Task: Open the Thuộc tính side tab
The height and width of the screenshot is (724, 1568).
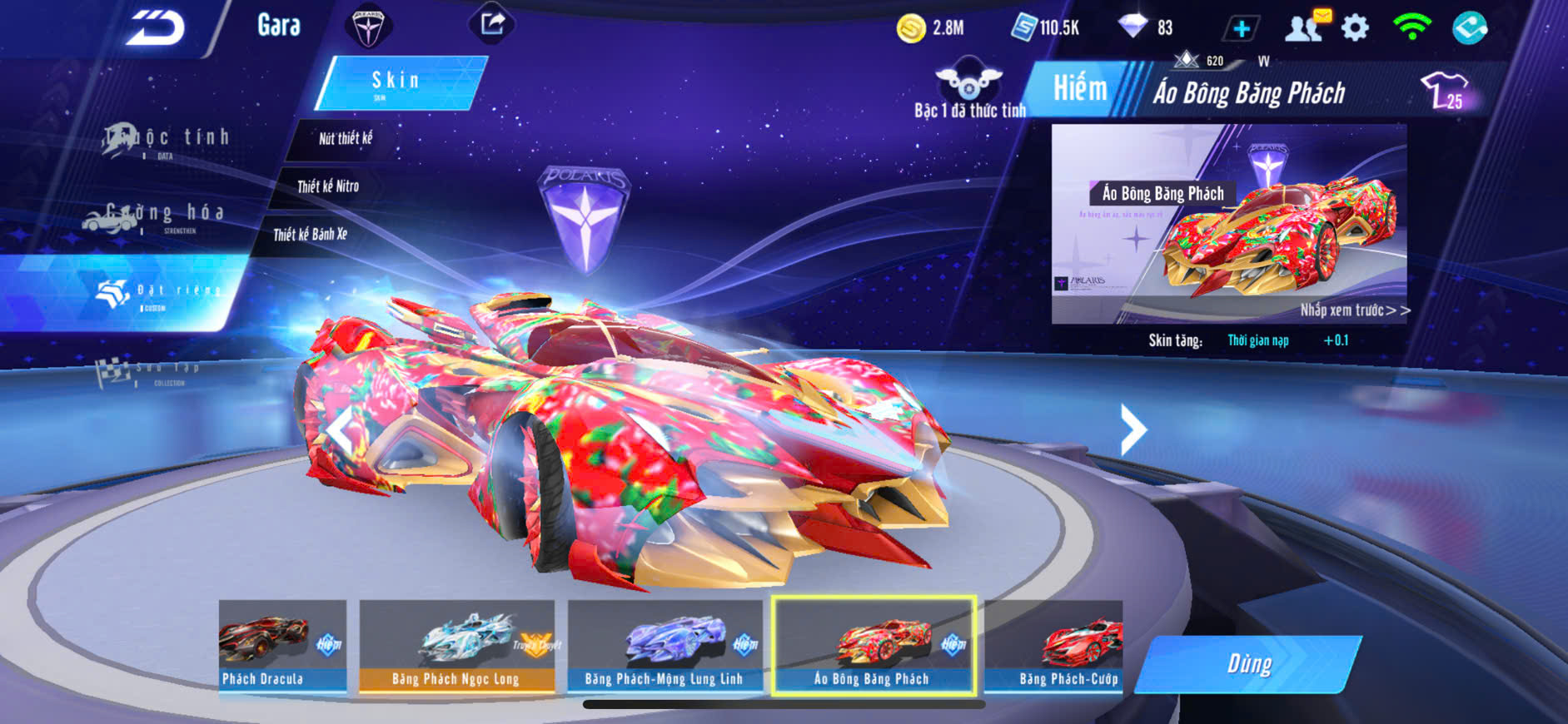Action: (167, 140)
